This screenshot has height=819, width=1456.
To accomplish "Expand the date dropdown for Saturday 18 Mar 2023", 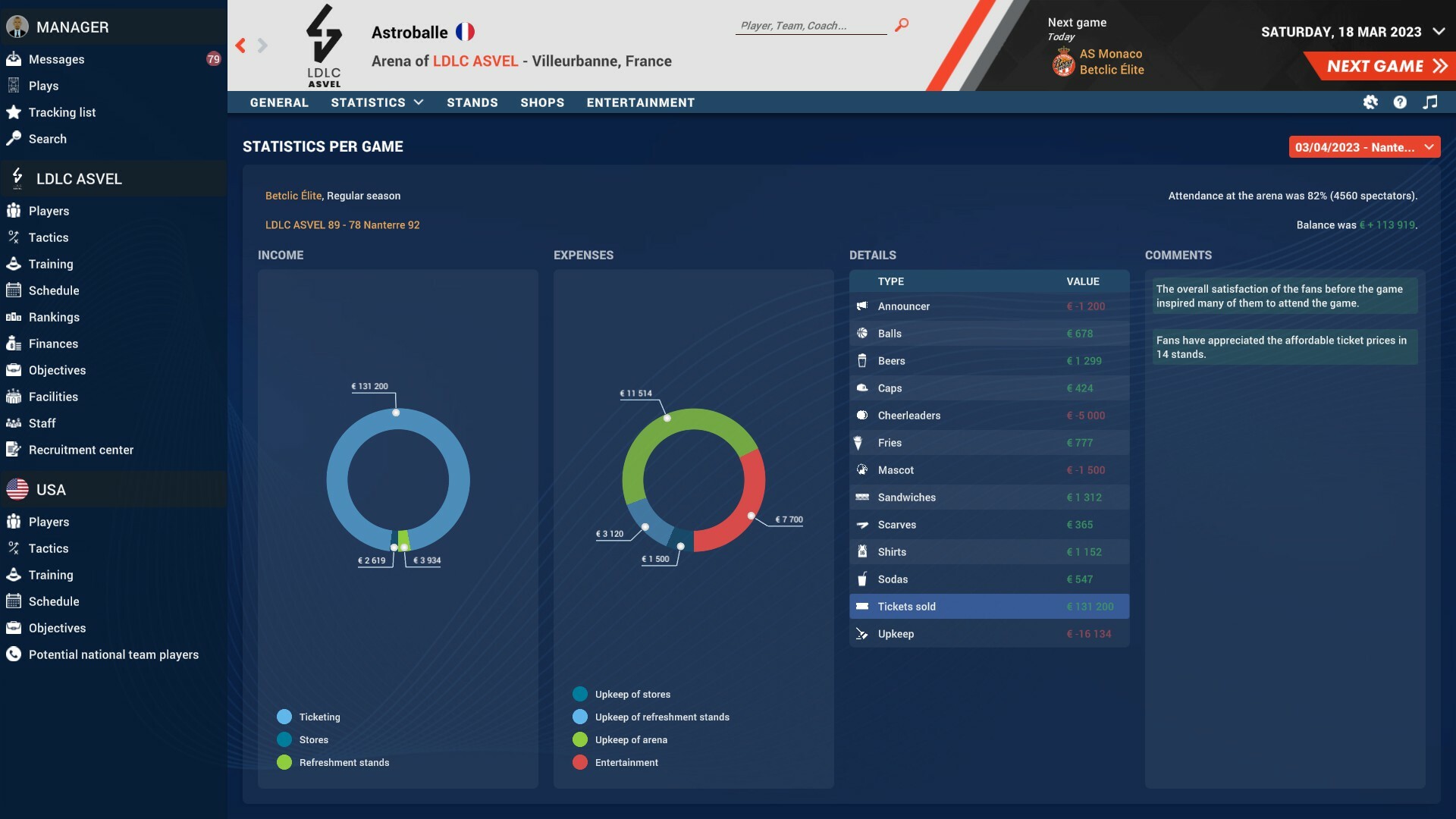I will point(1438,32).
